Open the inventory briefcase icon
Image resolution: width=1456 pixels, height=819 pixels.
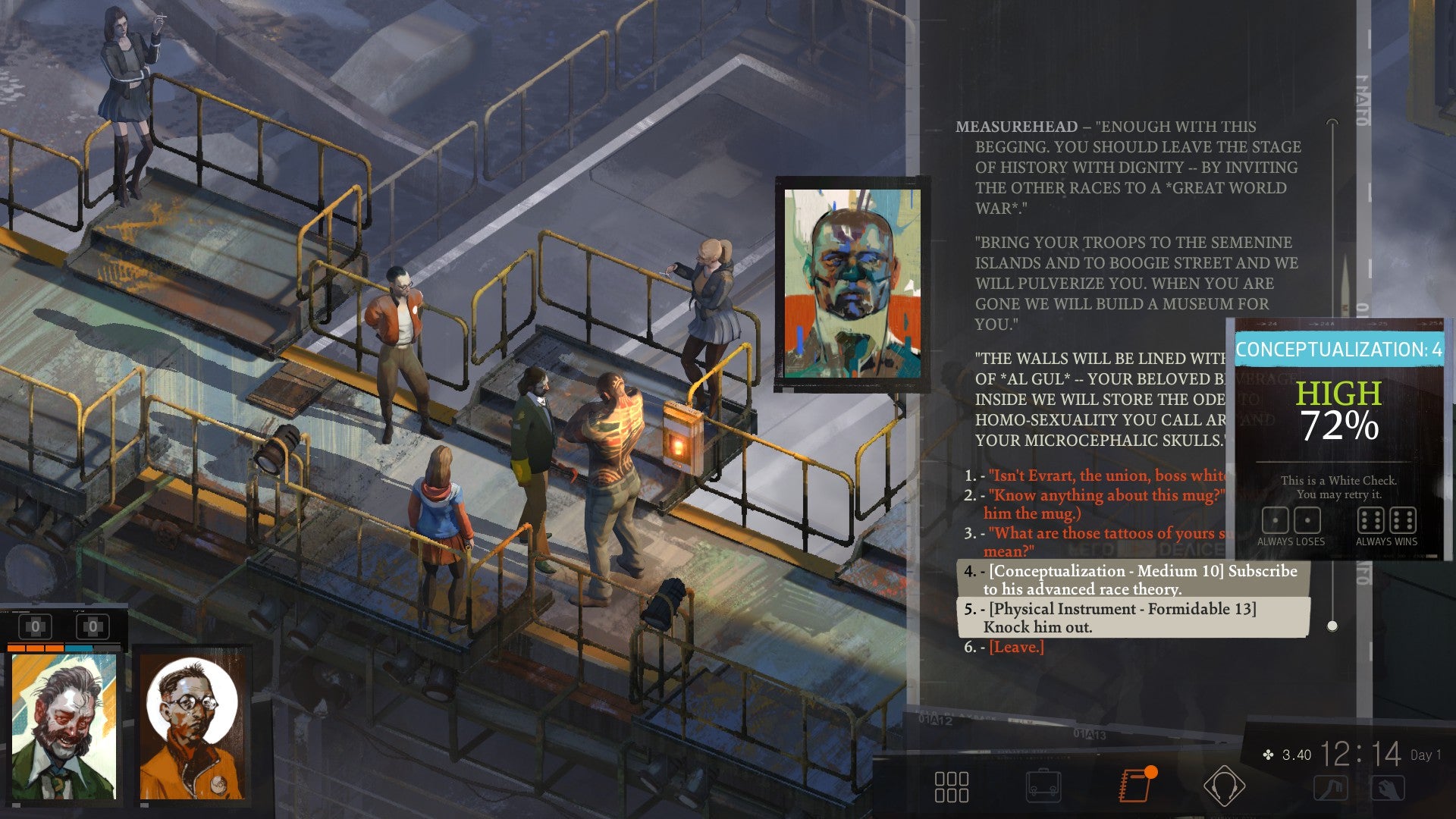click(x=1045, y=786)
